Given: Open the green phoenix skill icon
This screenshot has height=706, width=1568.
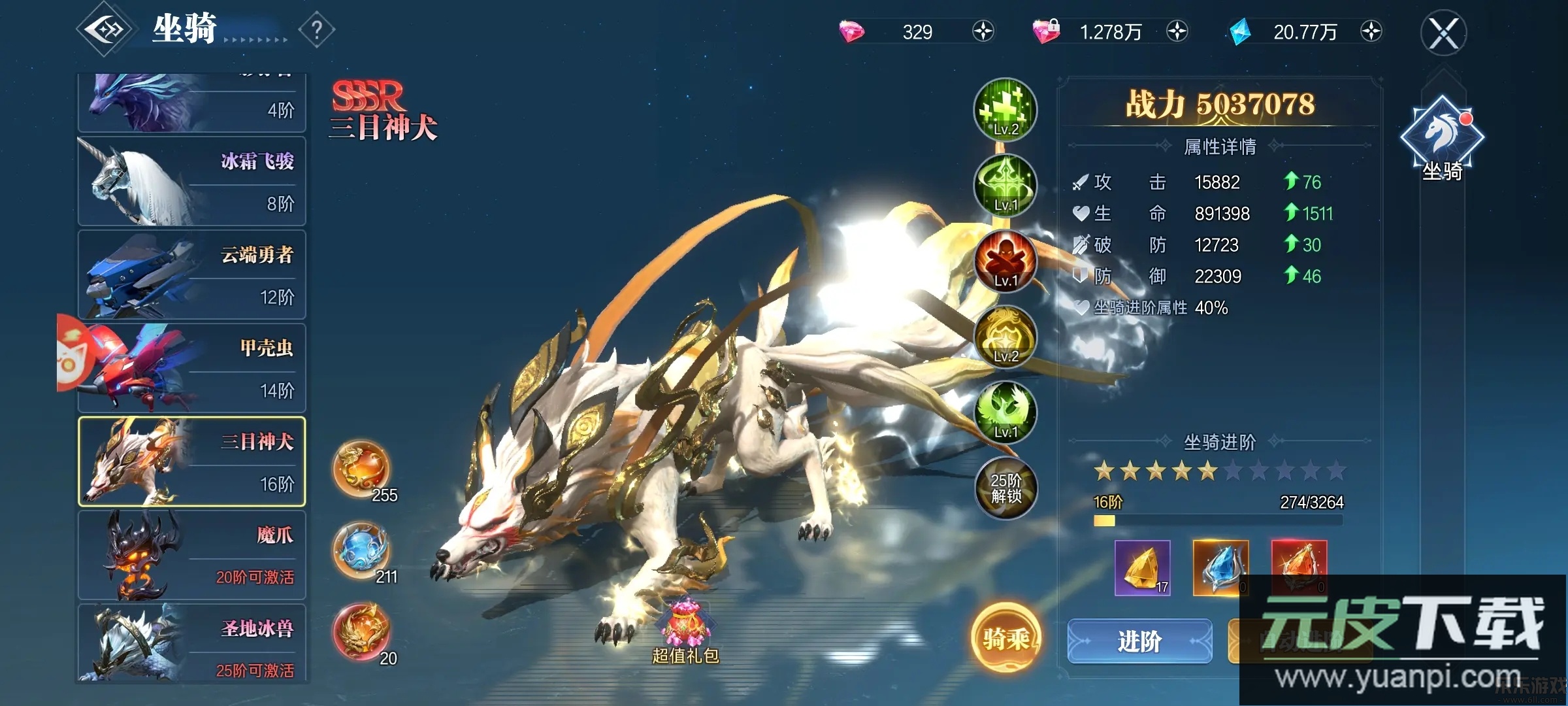Looking at the screenshot, I should 1005,412.
